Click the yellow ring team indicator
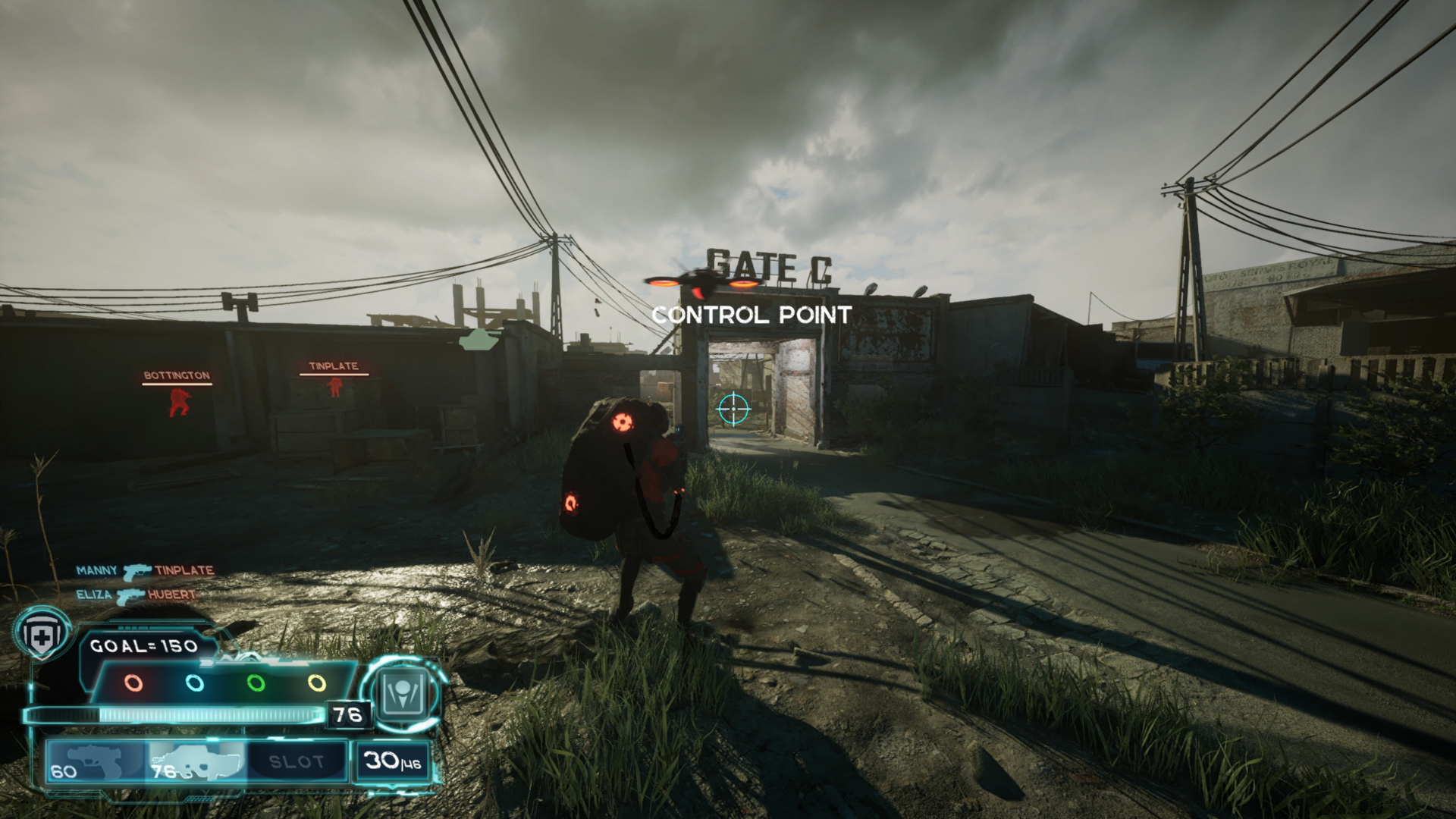This screenshot has height=819, width=1456. point(317,682)
